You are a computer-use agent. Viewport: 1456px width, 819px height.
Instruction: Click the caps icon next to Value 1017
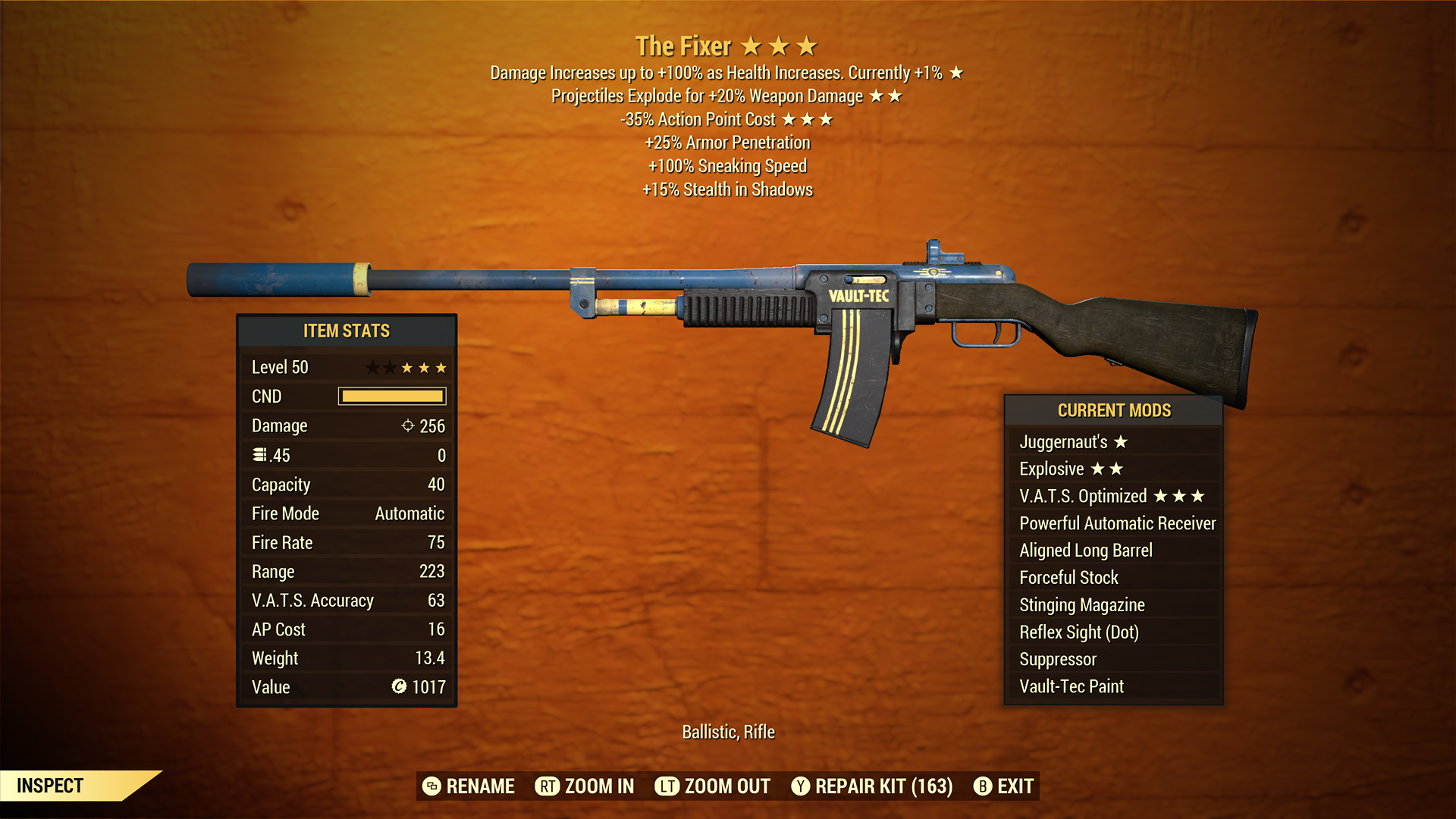tap(397, 687)
